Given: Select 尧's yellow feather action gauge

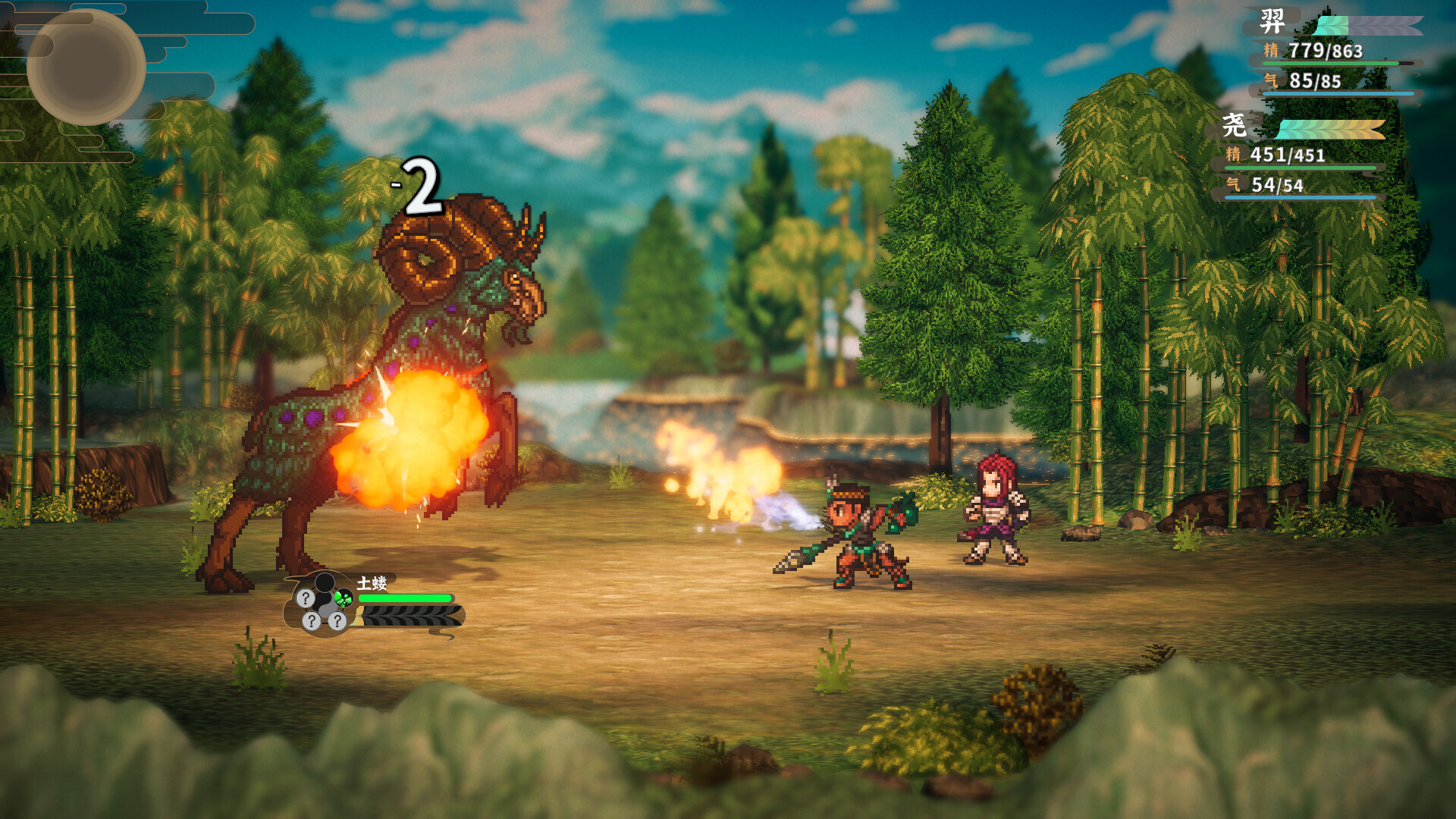Looking at the screenshot, I should 1357,127.
